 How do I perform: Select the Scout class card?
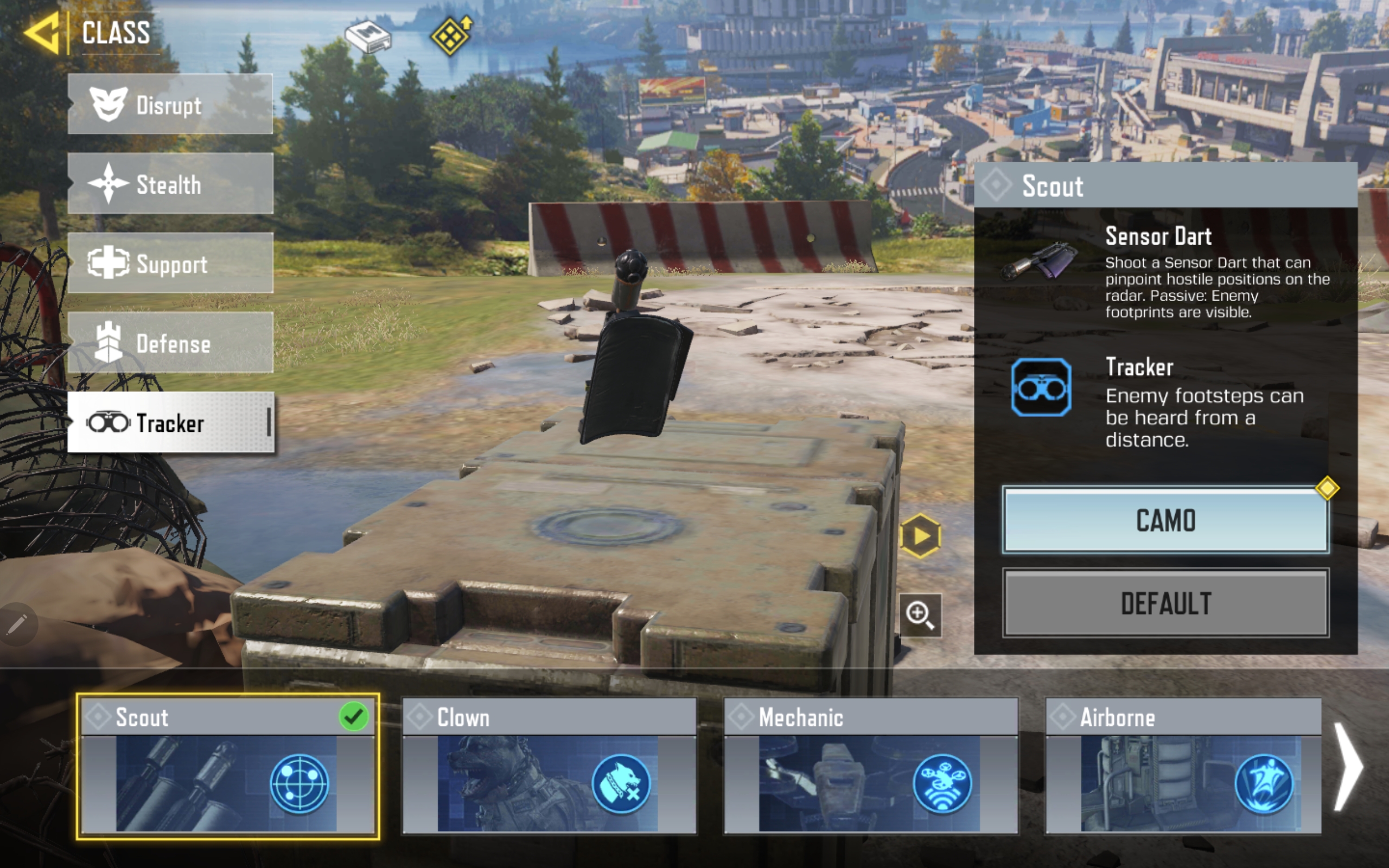[227, 767]
